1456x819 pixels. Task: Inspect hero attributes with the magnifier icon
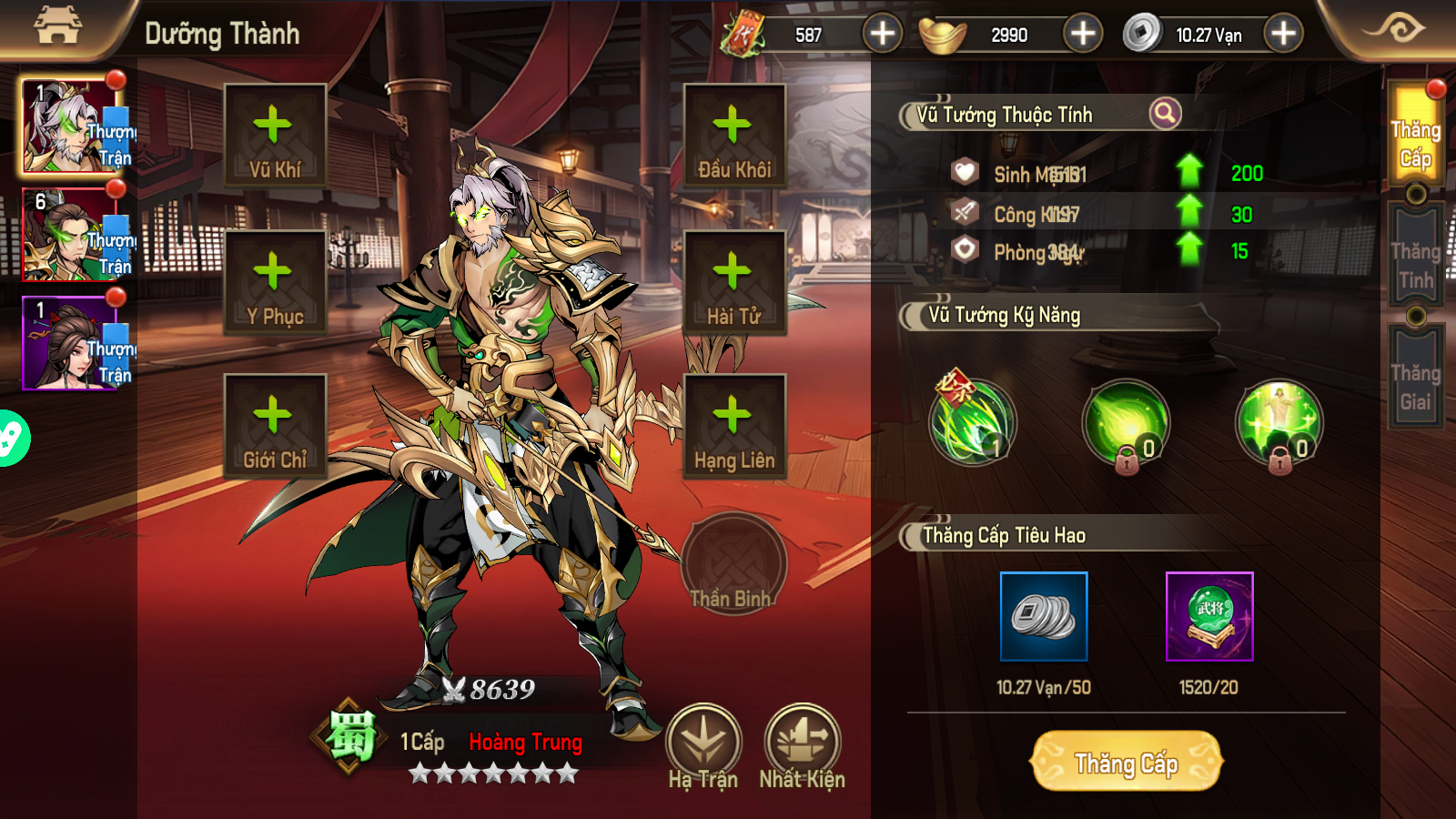1165,114
